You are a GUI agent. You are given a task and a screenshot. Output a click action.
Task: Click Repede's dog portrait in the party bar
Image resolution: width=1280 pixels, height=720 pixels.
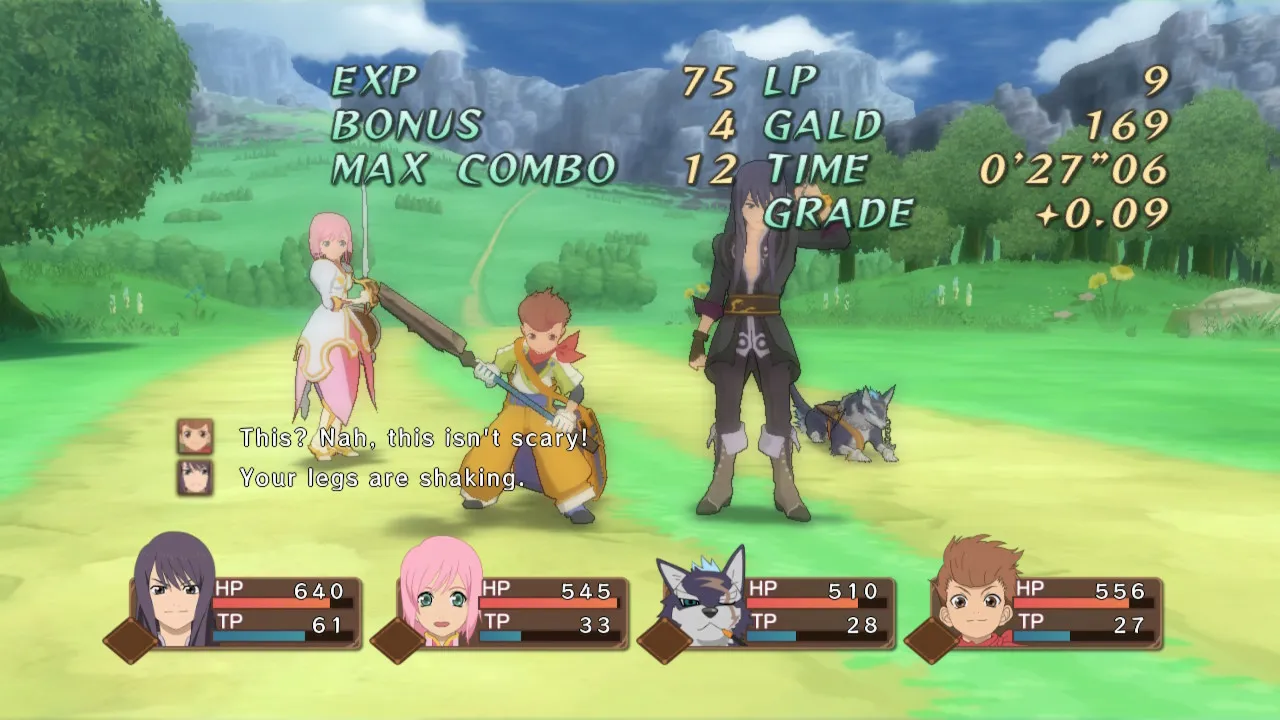[704, 596]
